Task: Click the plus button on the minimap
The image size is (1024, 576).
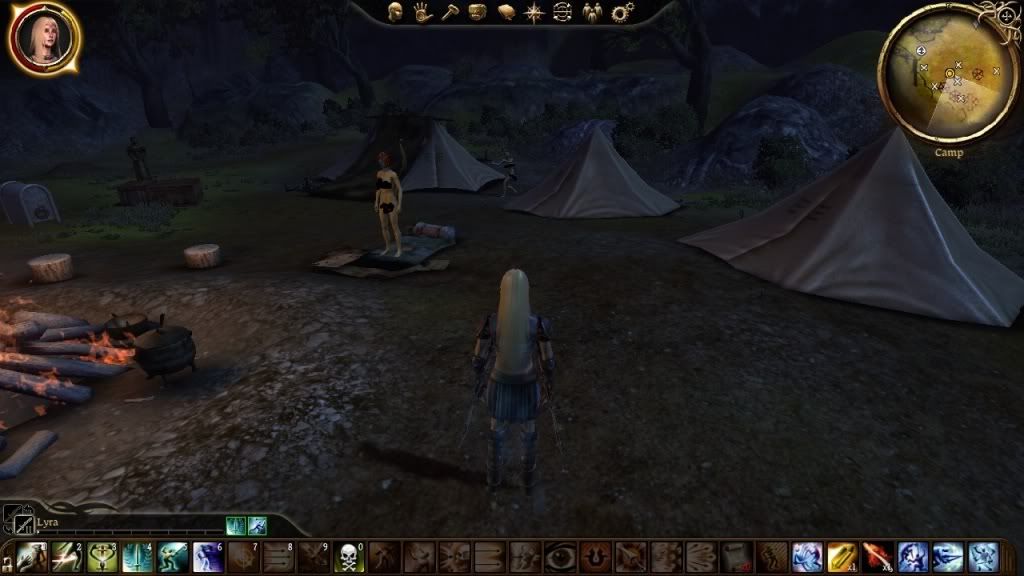Action: pos(1004,16)
